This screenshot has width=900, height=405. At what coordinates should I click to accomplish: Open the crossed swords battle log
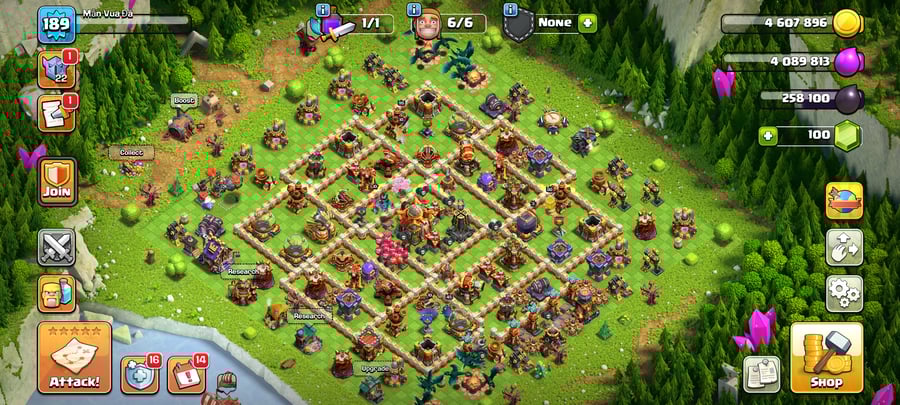[x=56, y=247]
